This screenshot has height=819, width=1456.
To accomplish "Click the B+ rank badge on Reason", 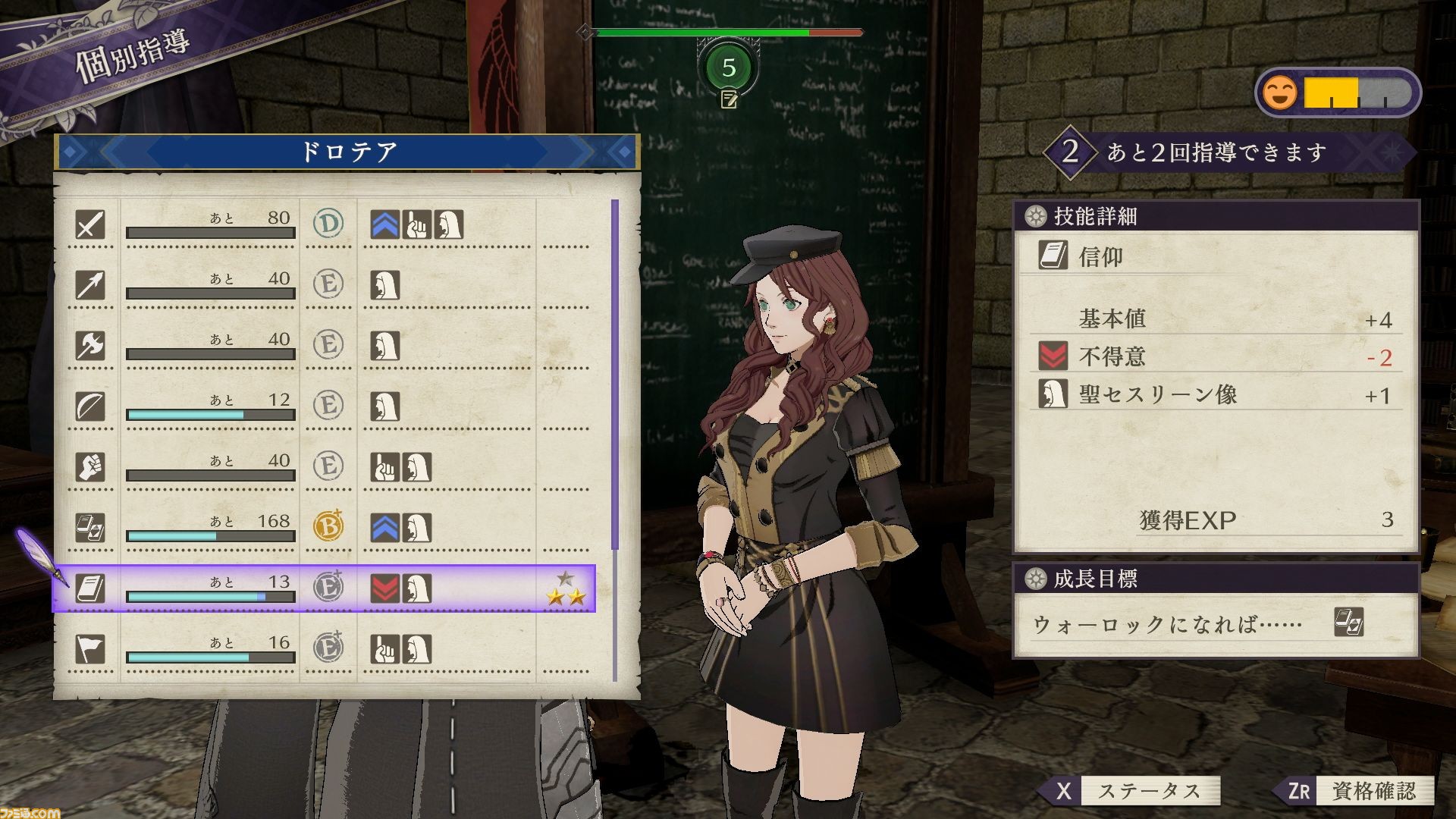I will [x=328, y=526].
